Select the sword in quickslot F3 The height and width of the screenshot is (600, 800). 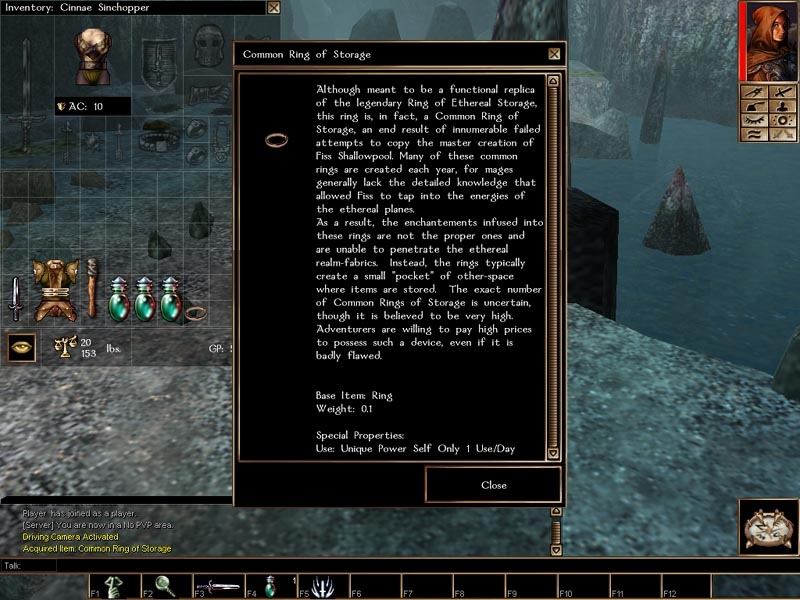click(x=217, y=587)
